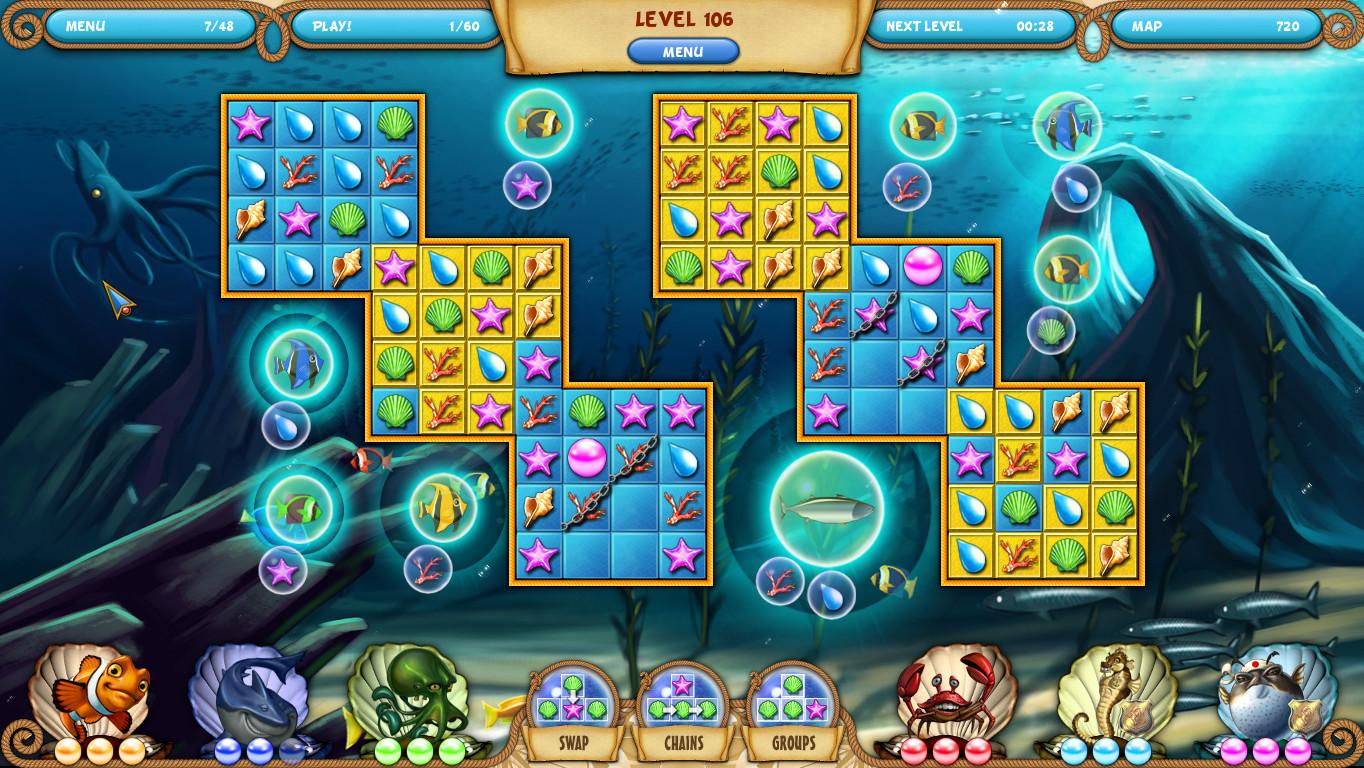Screen dimensions: 1364x768
Task: Click the PLAY! panel showing 1/60
Action: pos(395,27)
